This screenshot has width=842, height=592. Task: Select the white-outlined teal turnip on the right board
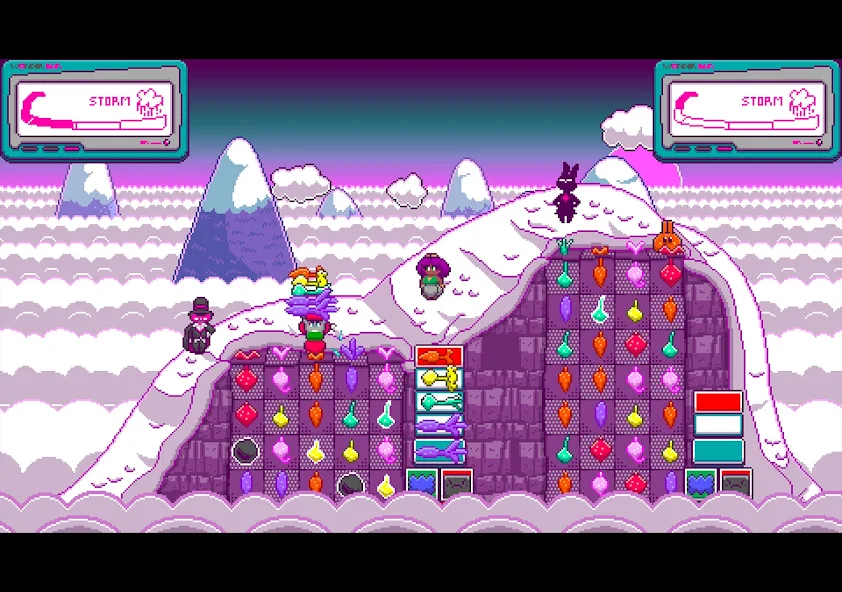click(600, 310)
